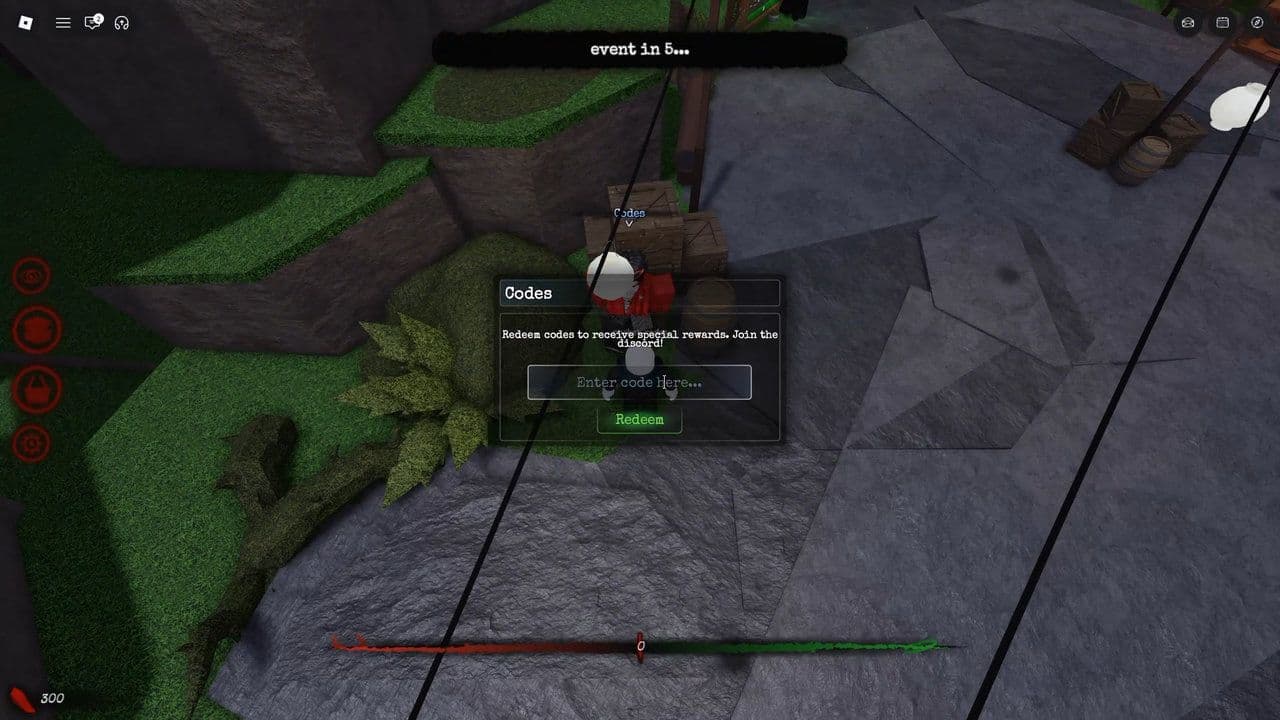Toggle the event countdown banner
This screenshot has height=720, width=1280.
[x=637, y=48]
